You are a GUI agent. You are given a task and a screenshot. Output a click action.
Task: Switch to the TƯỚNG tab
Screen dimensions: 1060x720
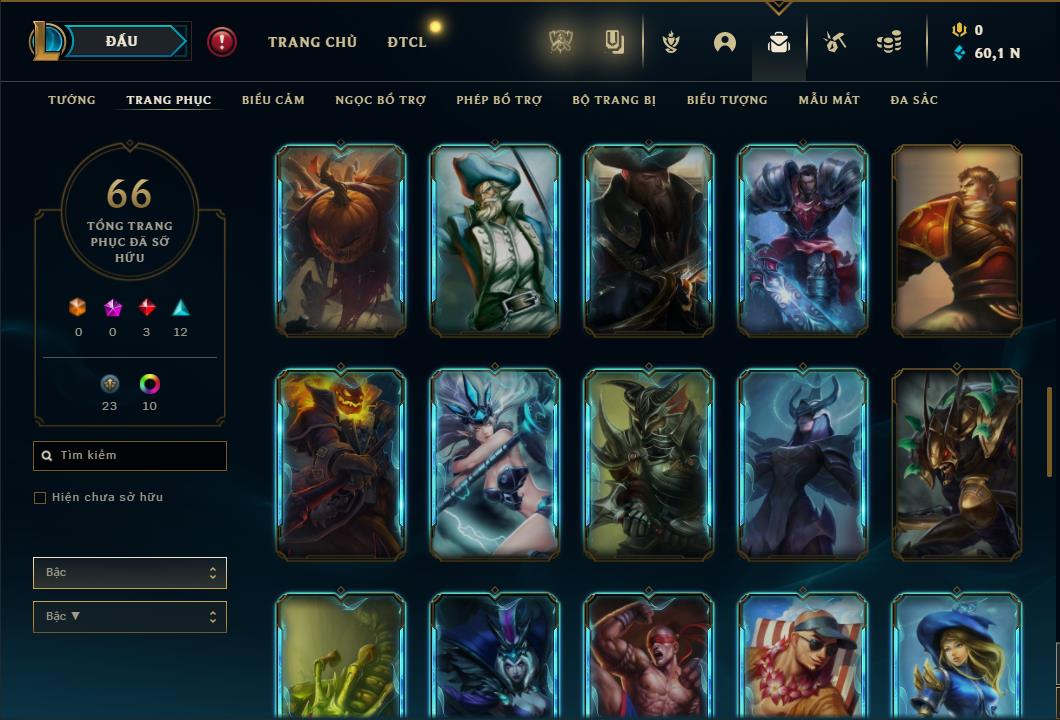pos(72,100)
